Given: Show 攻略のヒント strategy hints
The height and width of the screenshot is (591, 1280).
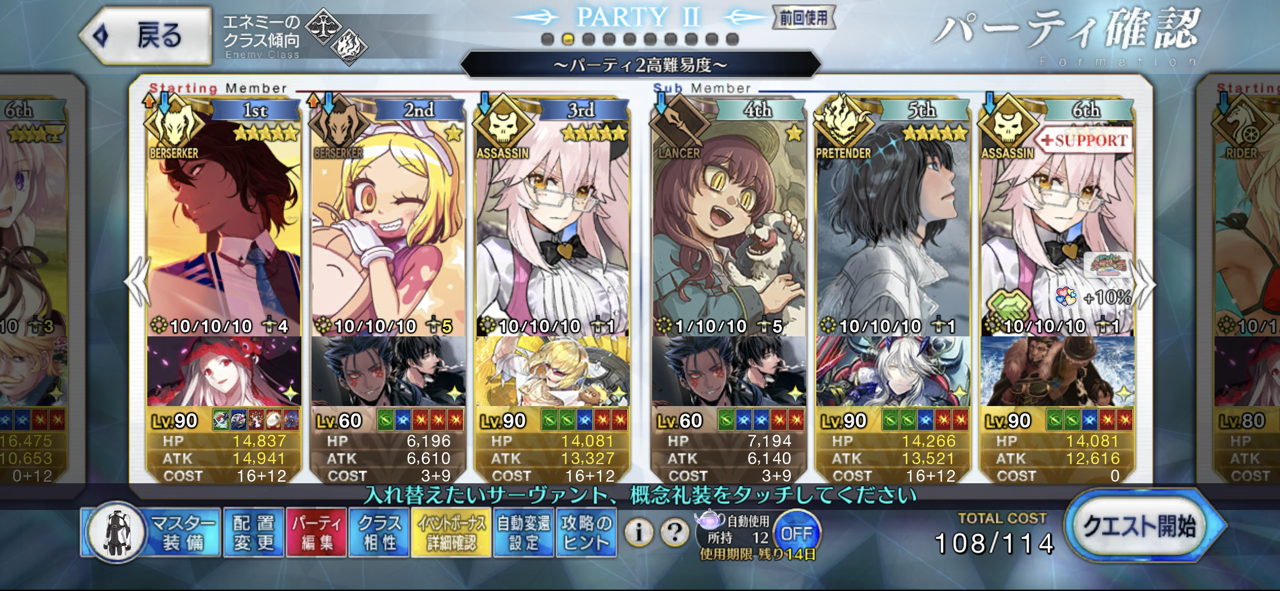Looking at the screenshot, I should coord(586,532).
